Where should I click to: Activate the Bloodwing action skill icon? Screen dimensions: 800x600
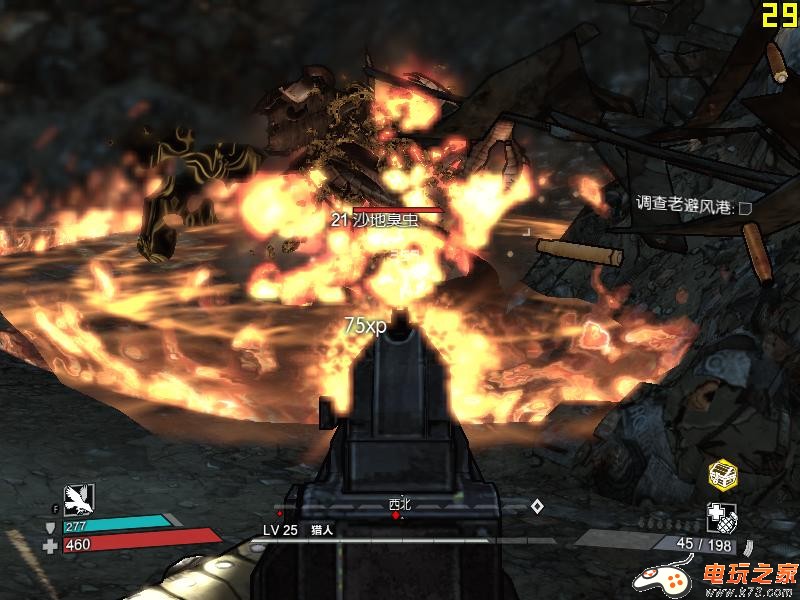point(78,499)
